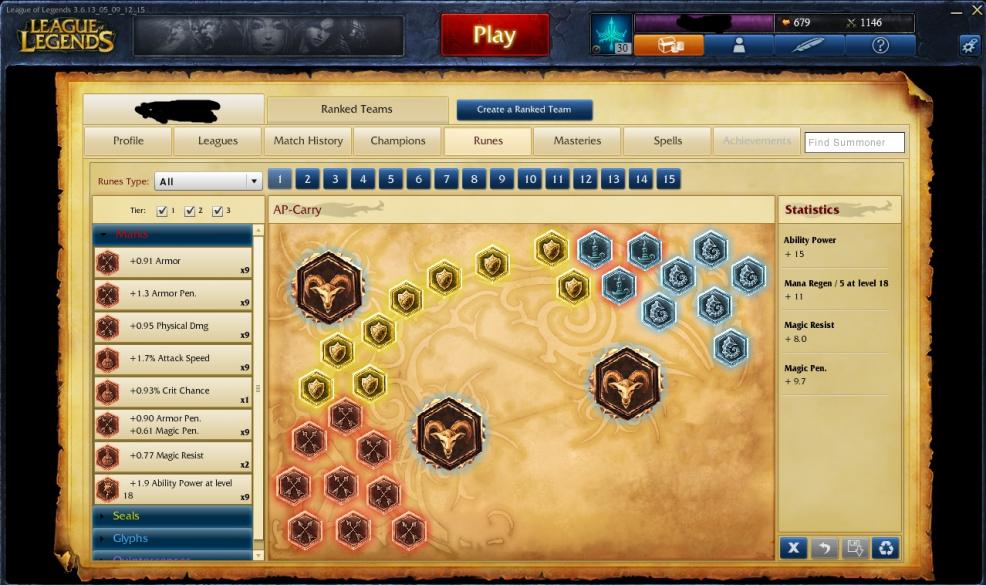This screenshot has width=986, height=585.
Task: Open the Runes Type dropdown
Action: pos(209,182)
